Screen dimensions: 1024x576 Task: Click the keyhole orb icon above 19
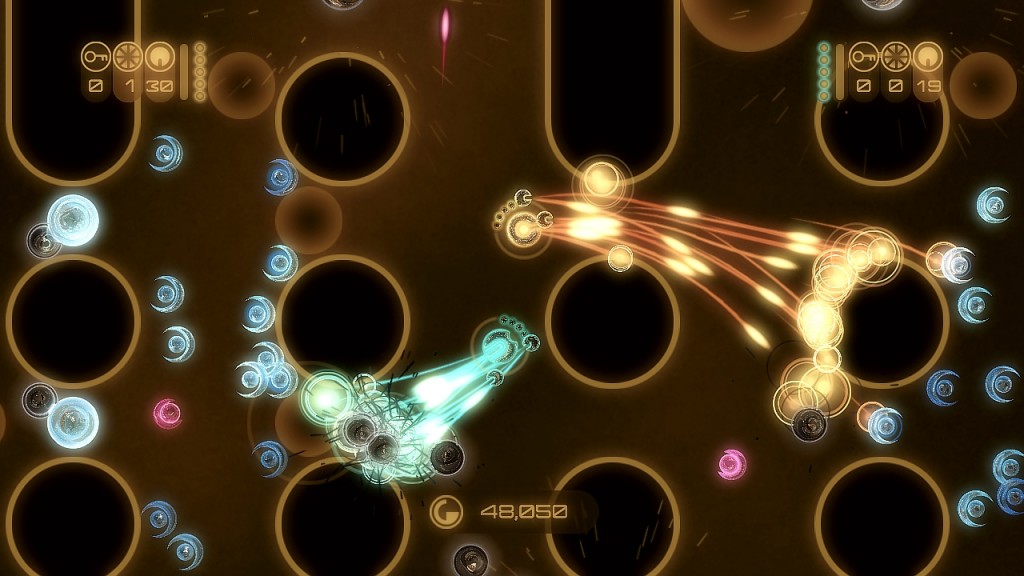point(928,57)
